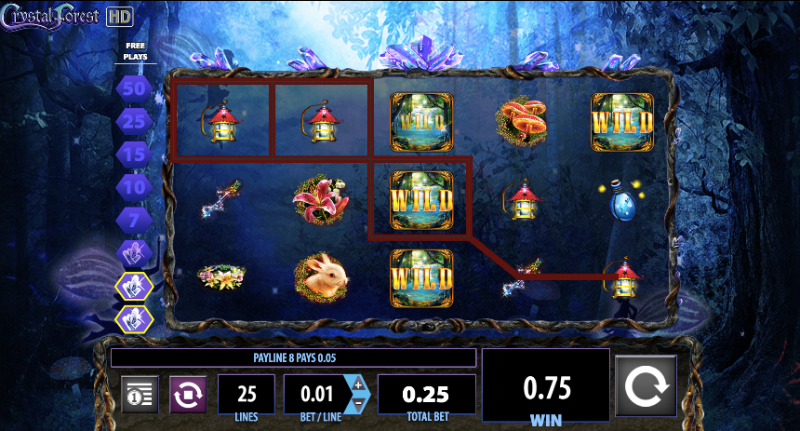Decrease bet per line with minus
This screenshot has height=431, width=800.
pos(359,405)
